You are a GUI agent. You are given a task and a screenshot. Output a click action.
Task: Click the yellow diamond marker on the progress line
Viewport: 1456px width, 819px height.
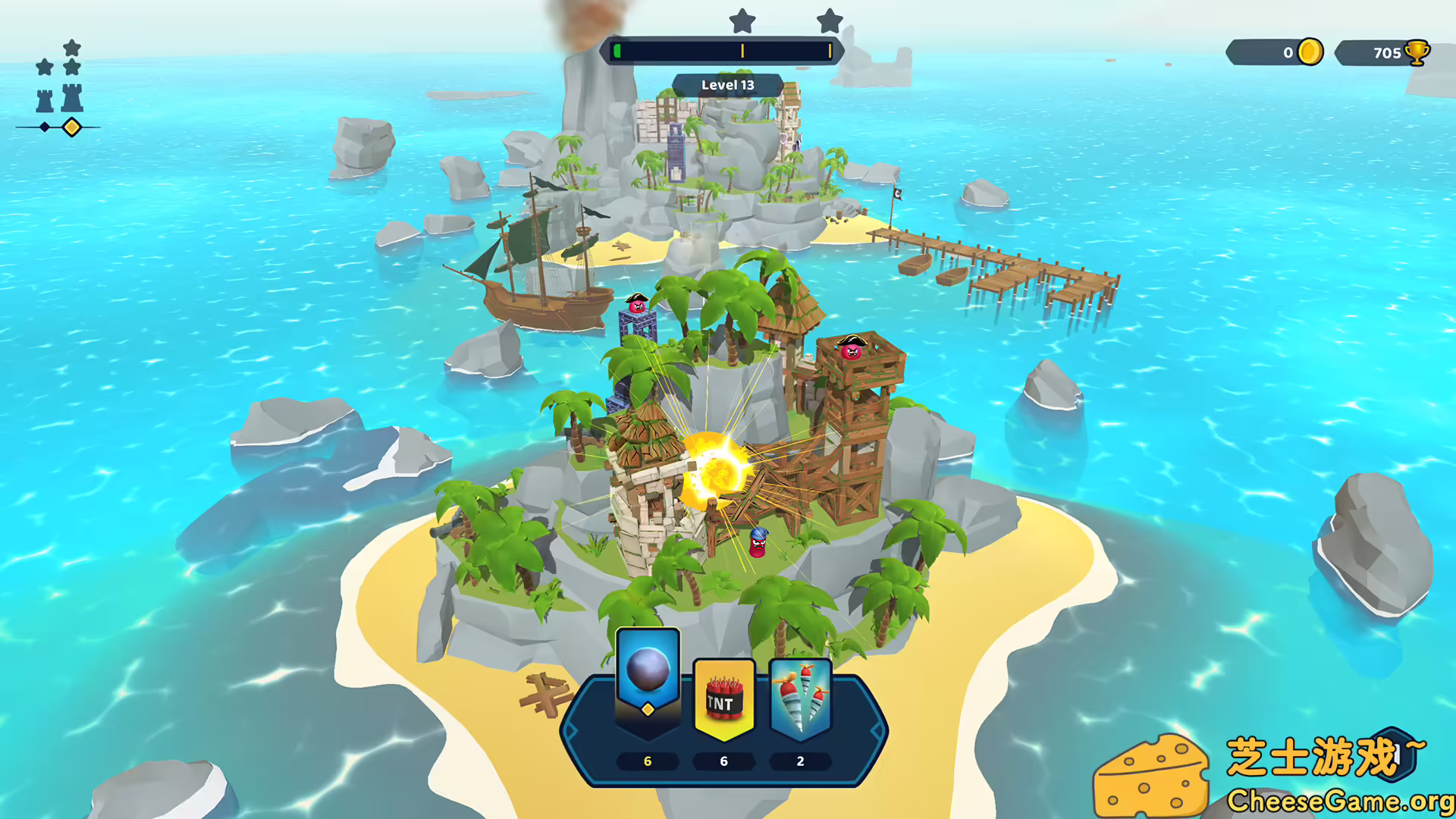click(x=71, y=127)
